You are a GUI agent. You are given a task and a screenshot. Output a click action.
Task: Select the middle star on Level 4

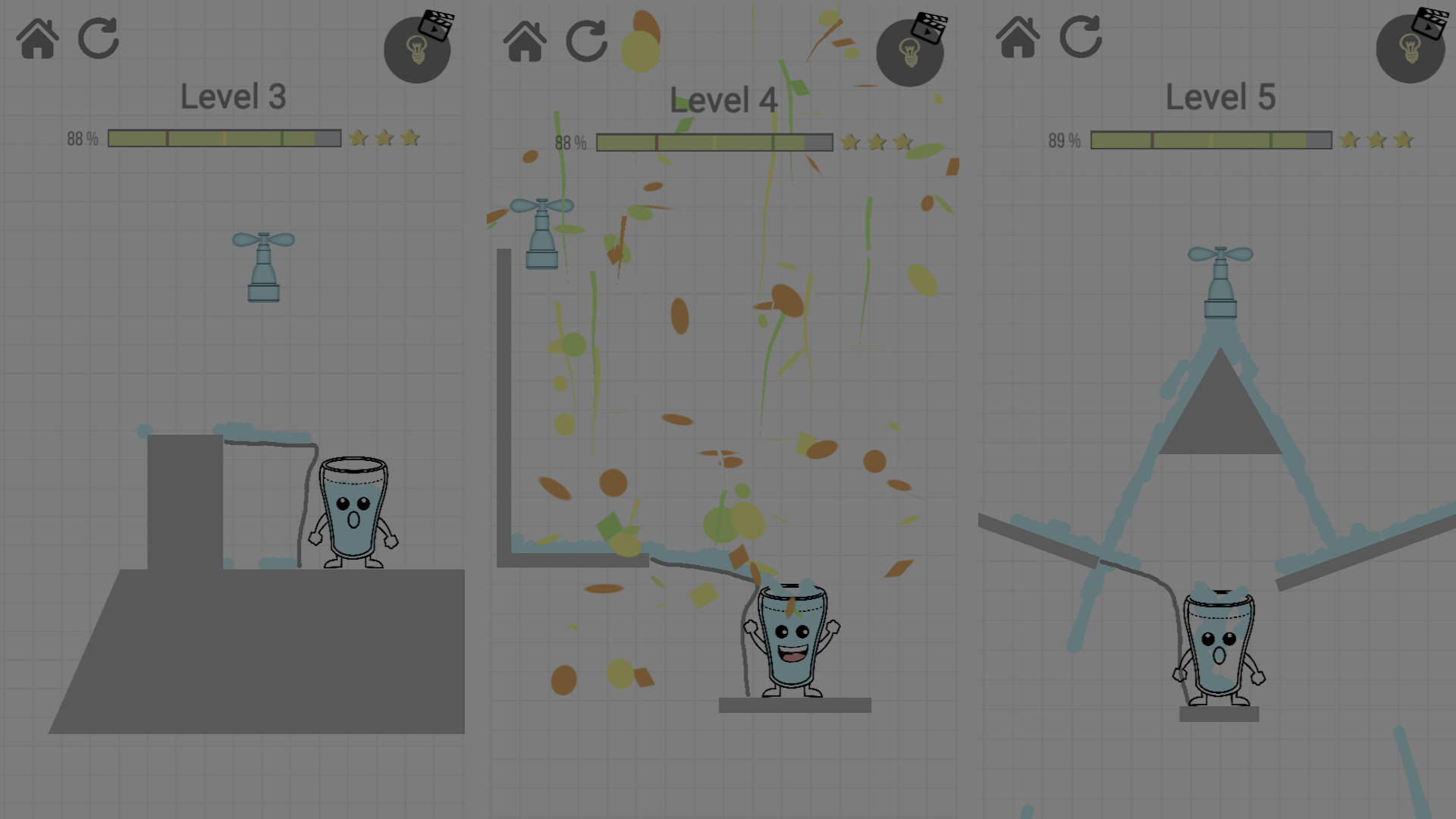tap(877, 142)
